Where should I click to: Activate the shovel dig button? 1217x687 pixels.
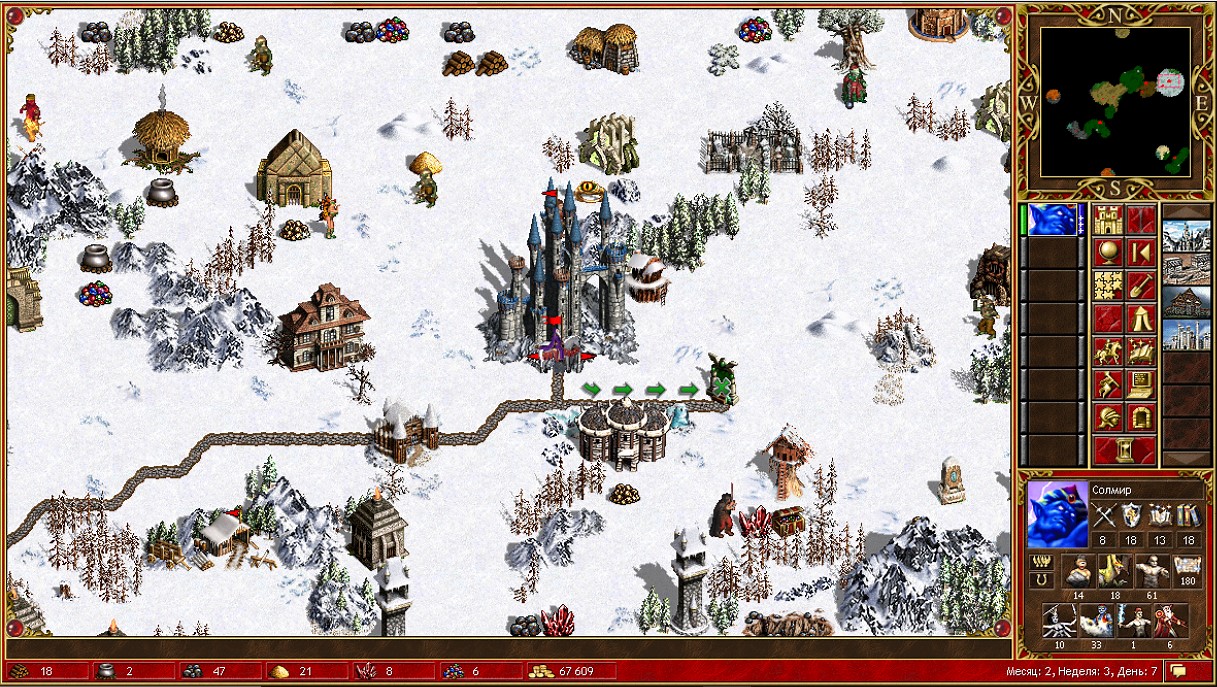[x=1141, y=286]
